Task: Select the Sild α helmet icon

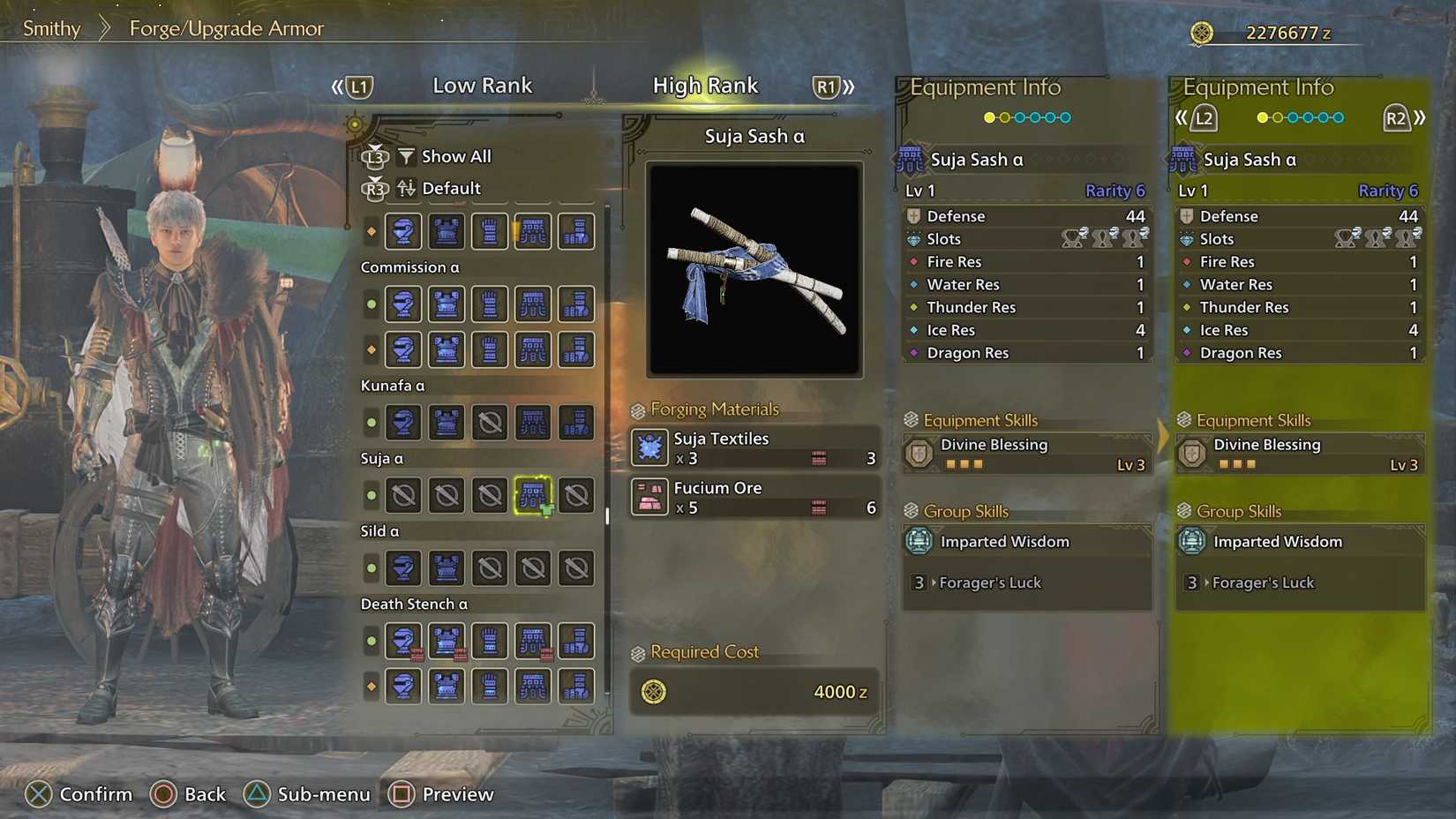Action: (x=403, y=568)
